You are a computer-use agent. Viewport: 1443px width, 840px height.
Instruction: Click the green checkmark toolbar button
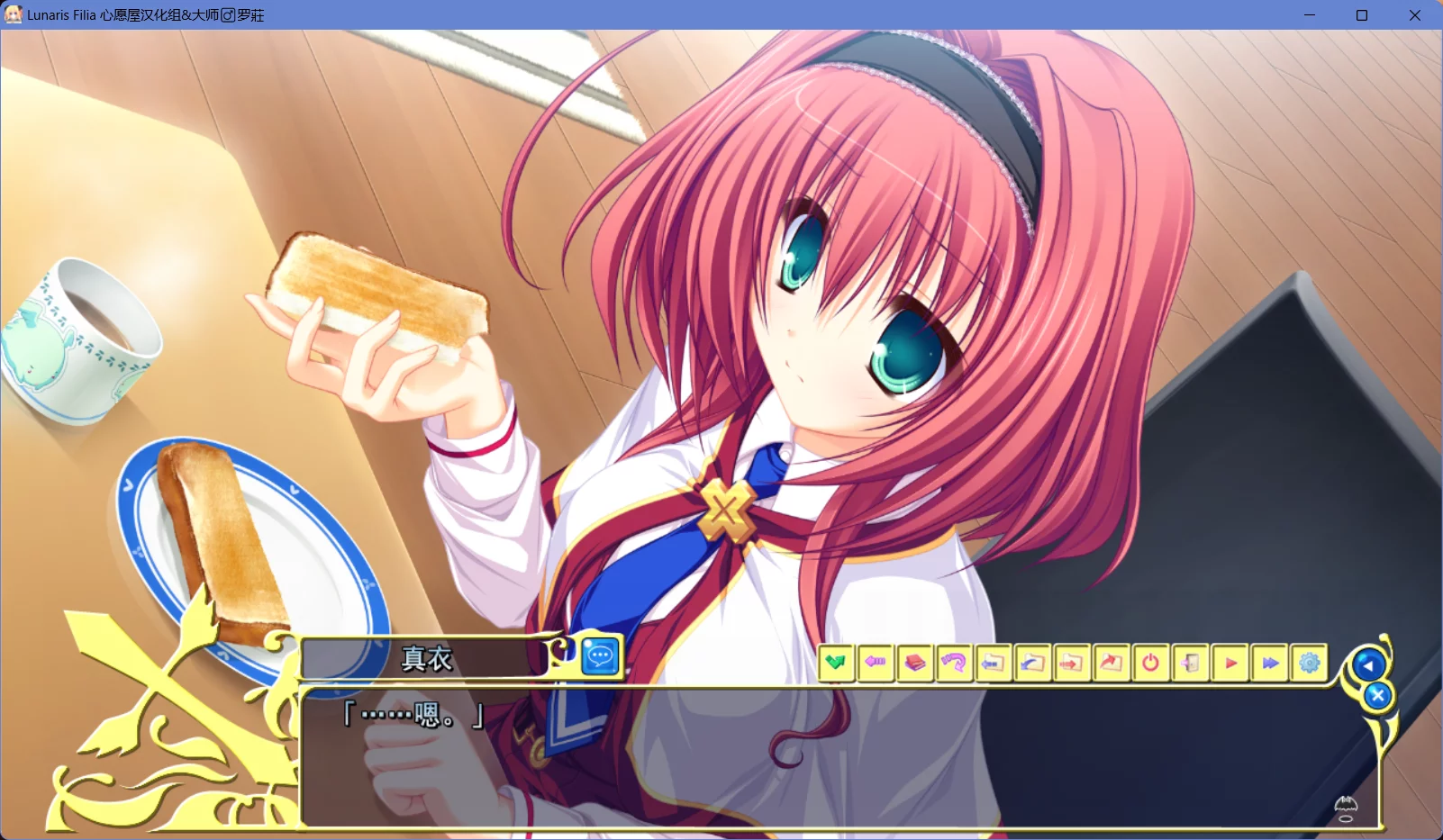tap(836, 664)
